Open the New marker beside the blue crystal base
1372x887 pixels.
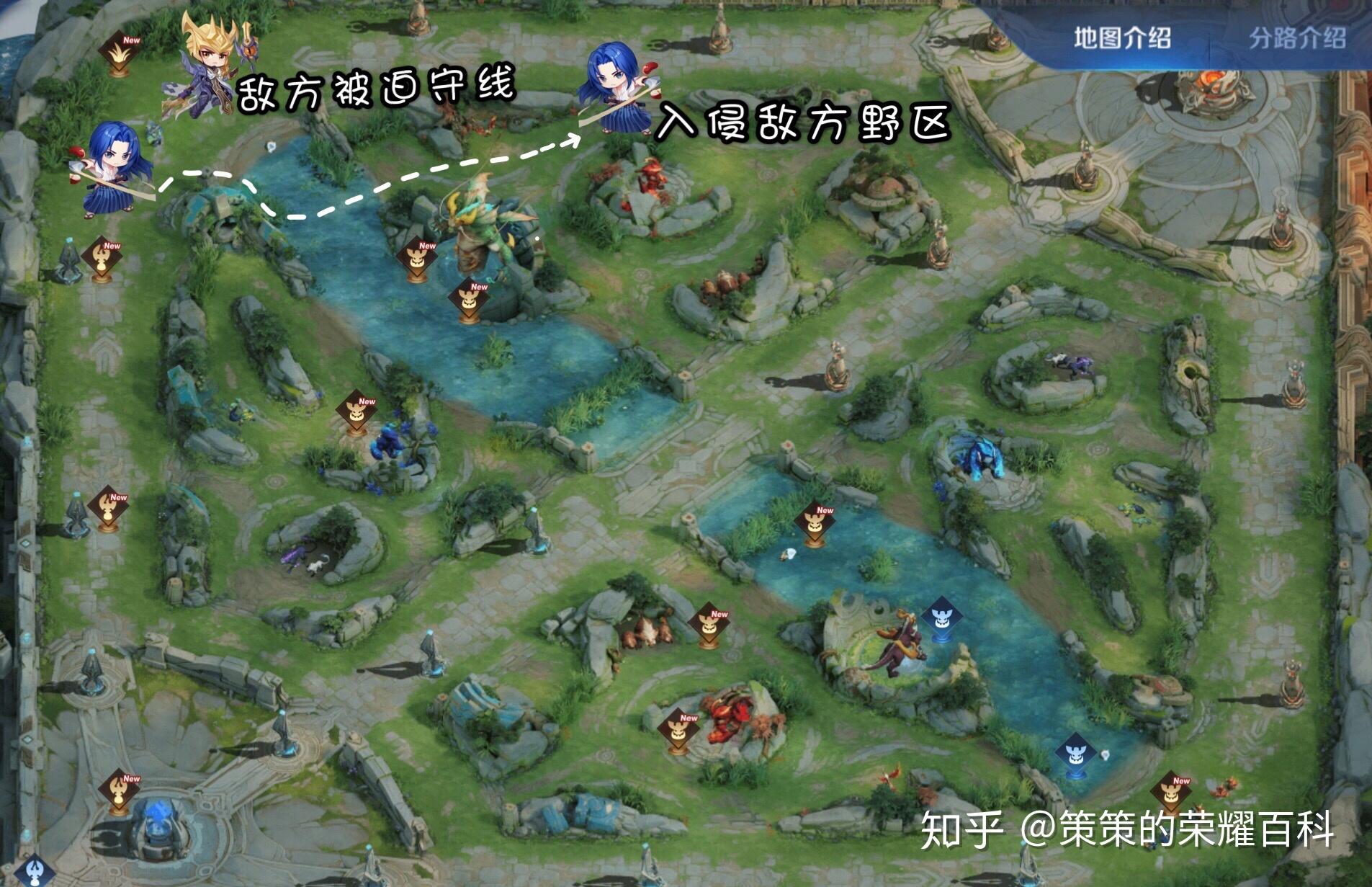pyautogui.click(x=120, y=790)
